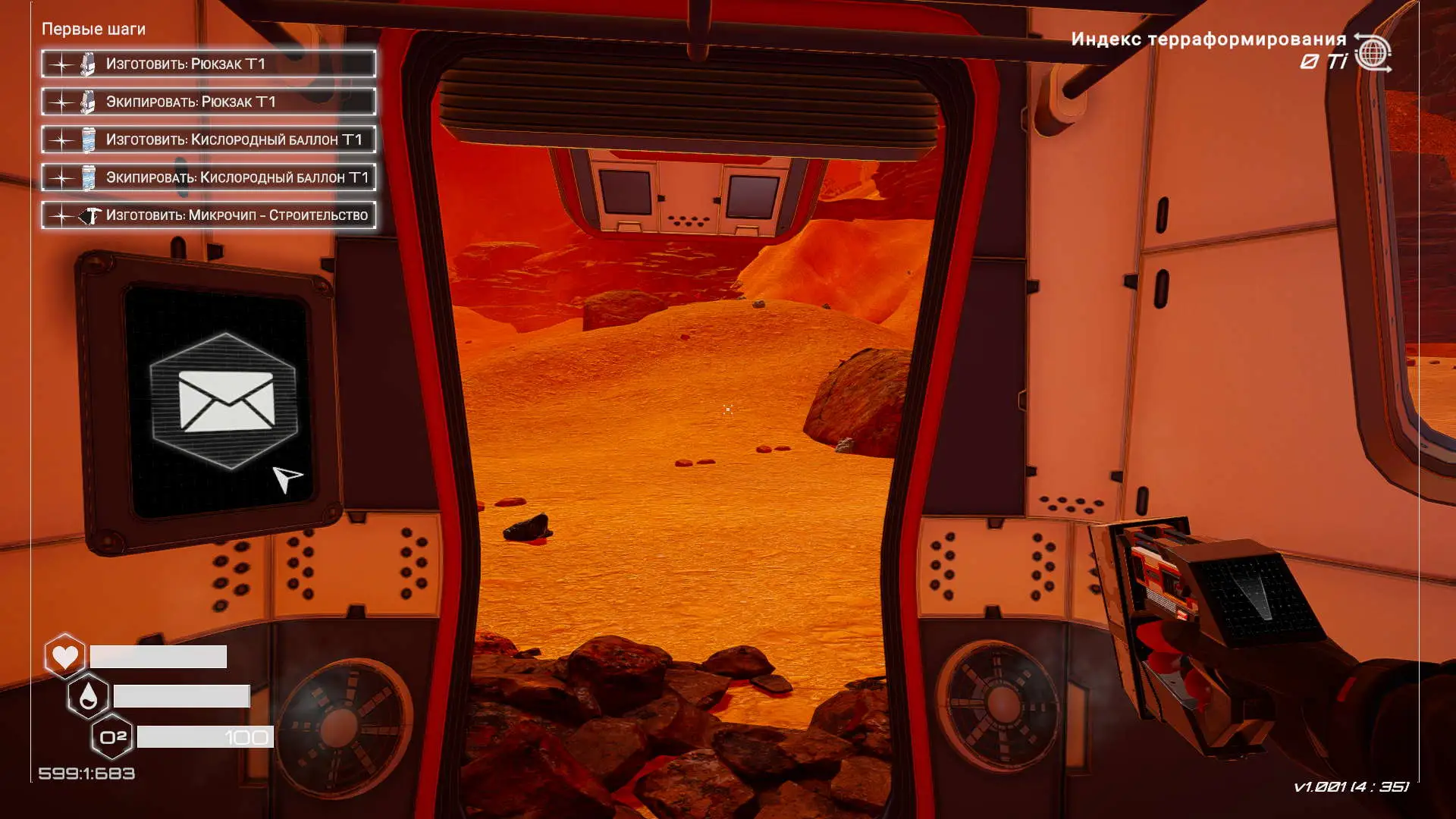Screen dimensions: 1456x819
Task: Open objective 'Изготовить: Микрочип – Строительство'
Action: [x=209, y=215]
